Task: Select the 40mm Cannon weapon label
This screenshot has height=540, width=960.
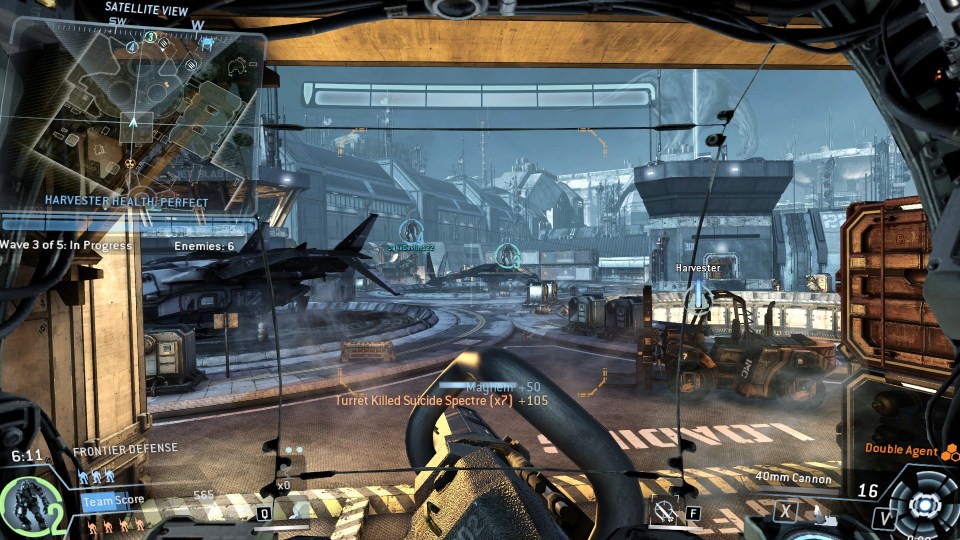Action: click(x=791, y=477)
